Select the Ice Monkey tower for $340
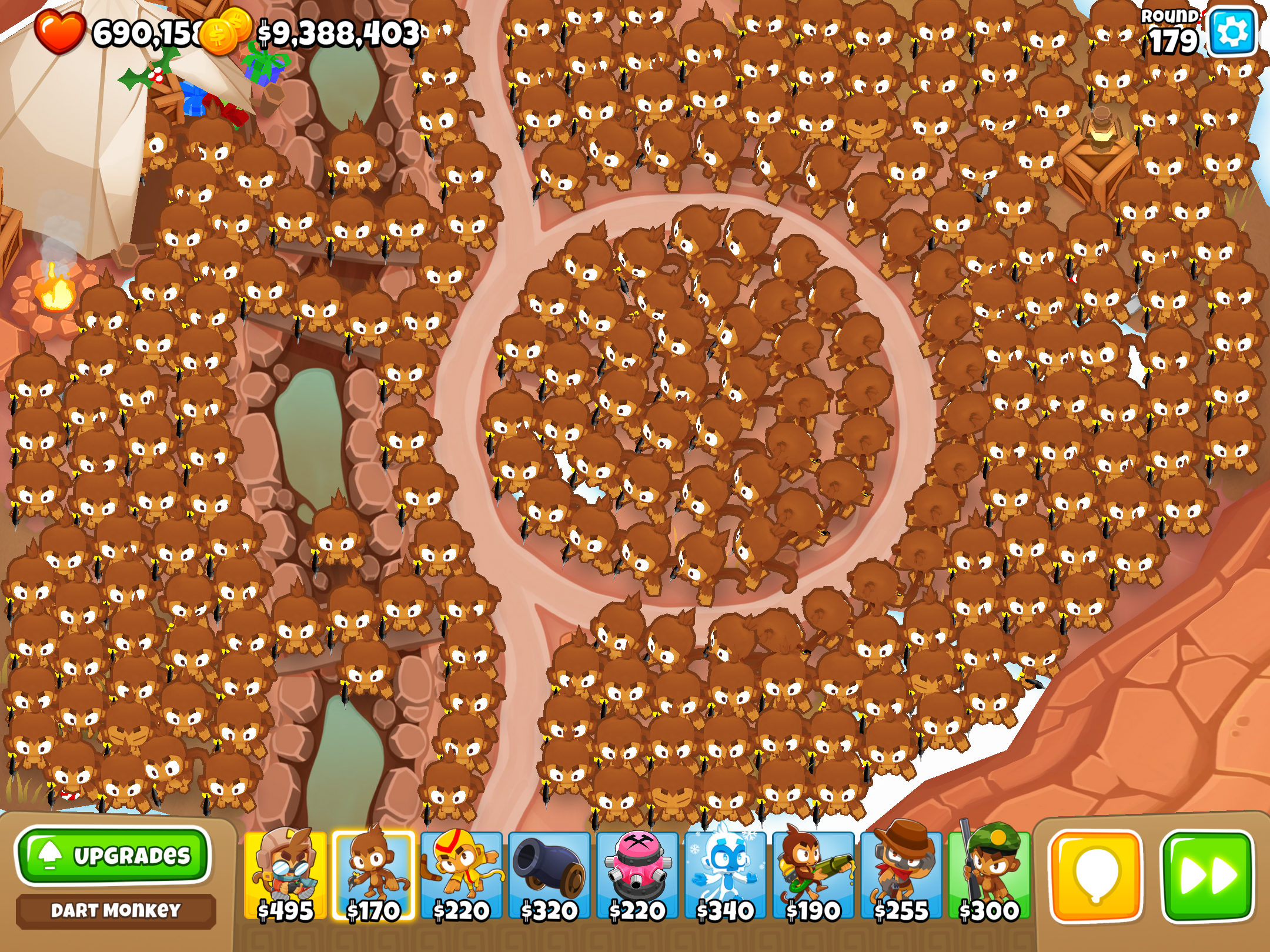The height and width of the screenshot is (952, 1270). click(725, 875)
